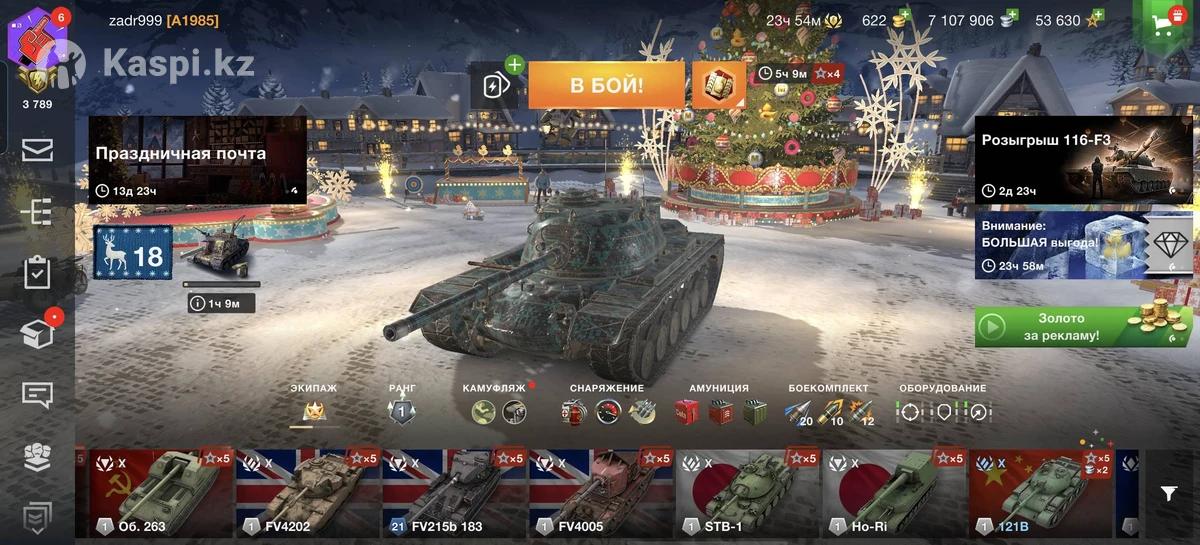Select the 121B tank card
The width and height of the screenshot is (1200, 545).
pos(1040,494)
